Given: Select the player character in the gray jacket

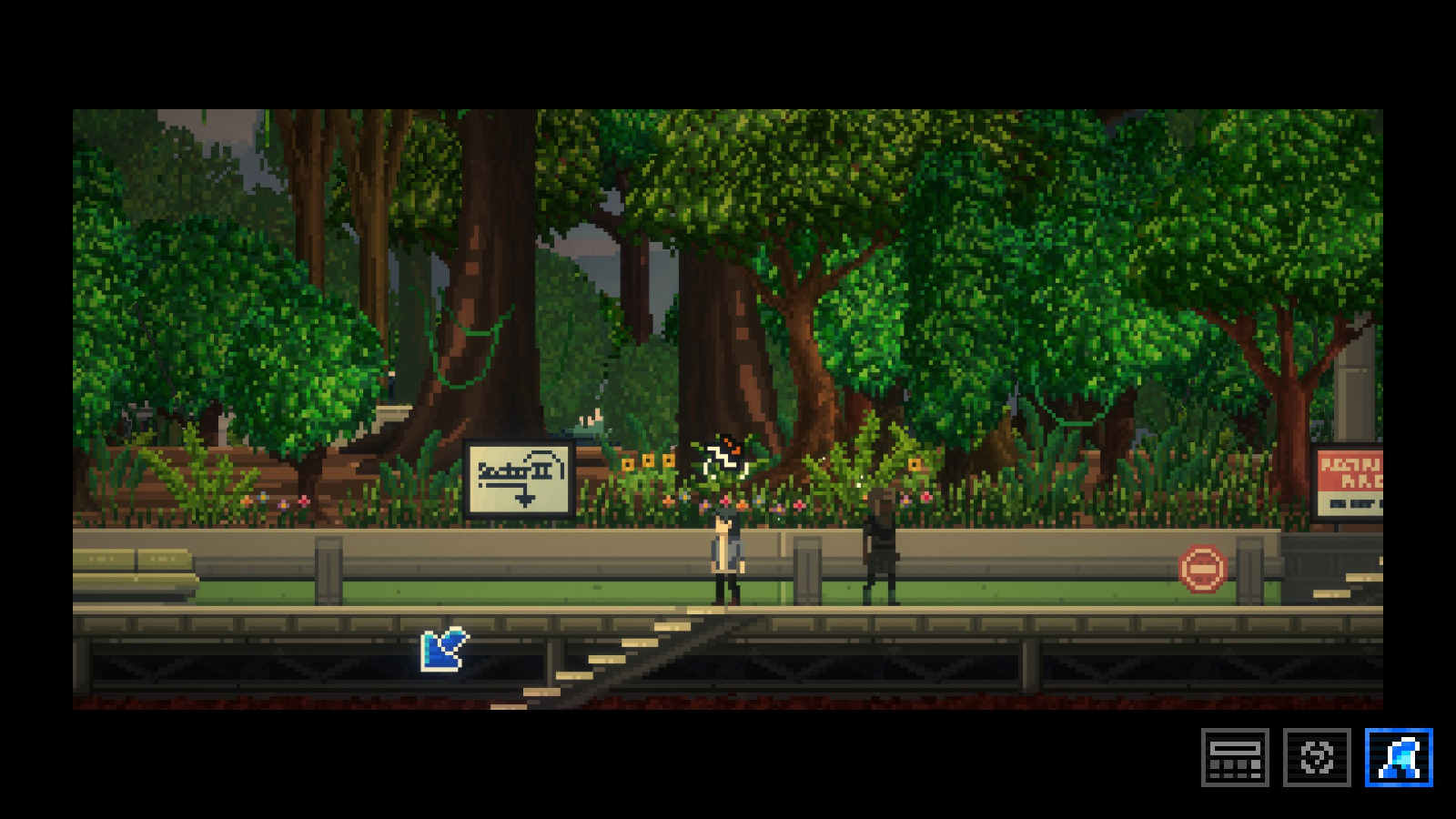Looking at the screenshot, I should point(723,555).
